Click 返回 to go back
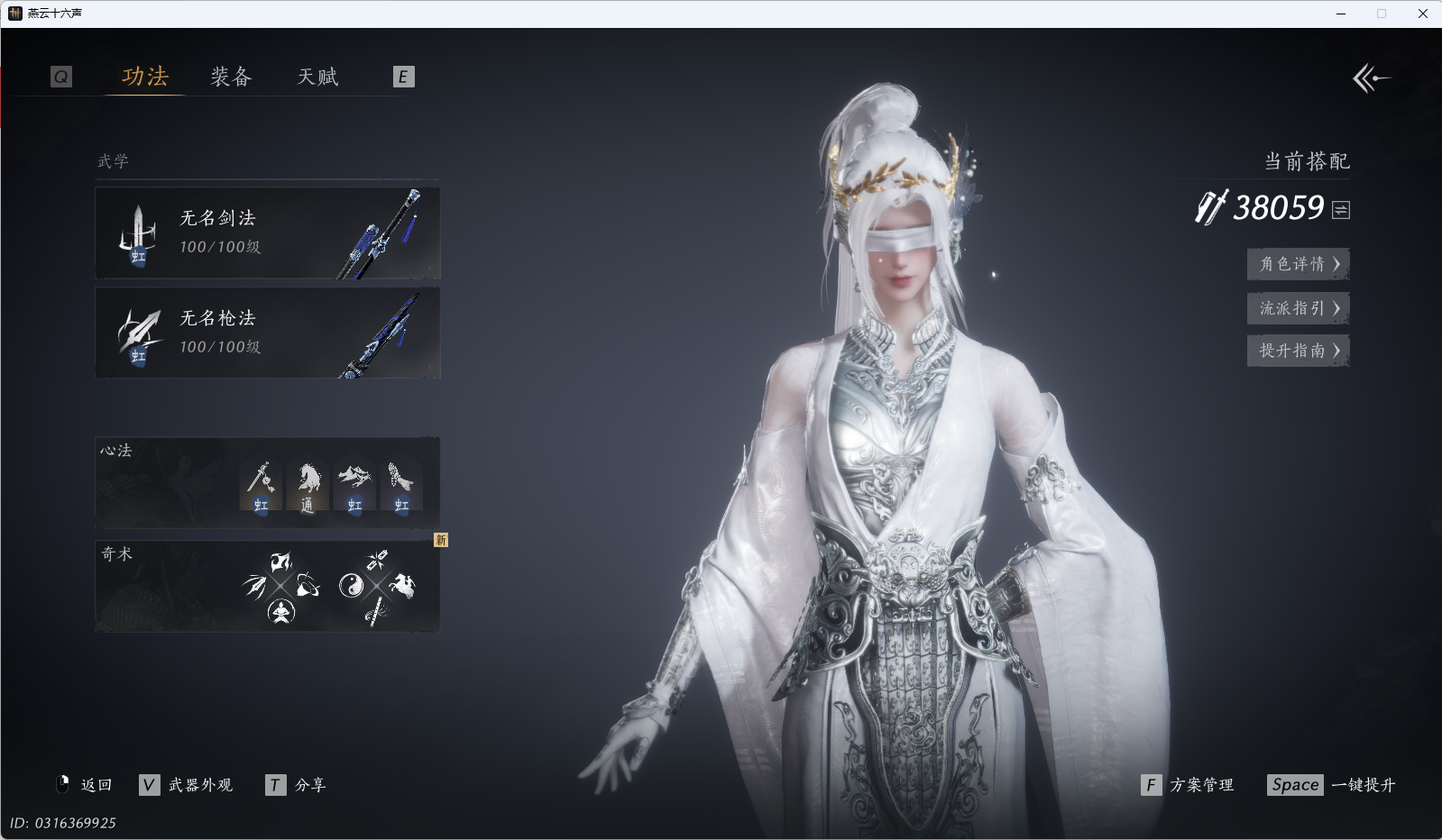Screen dimensions: 1442x840 coord(85,785)
